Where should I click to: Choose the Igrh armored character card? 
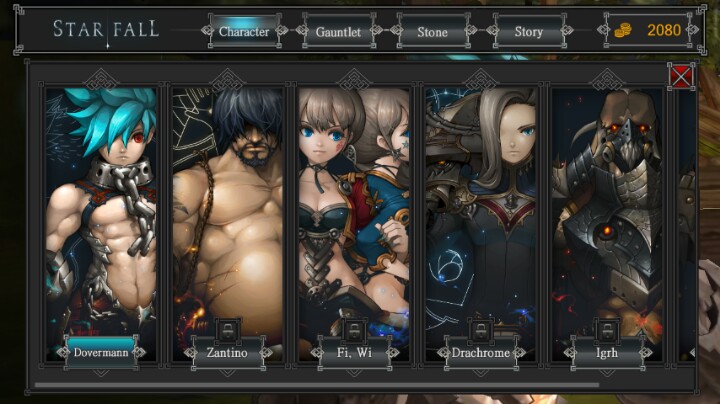pos(607,210)
